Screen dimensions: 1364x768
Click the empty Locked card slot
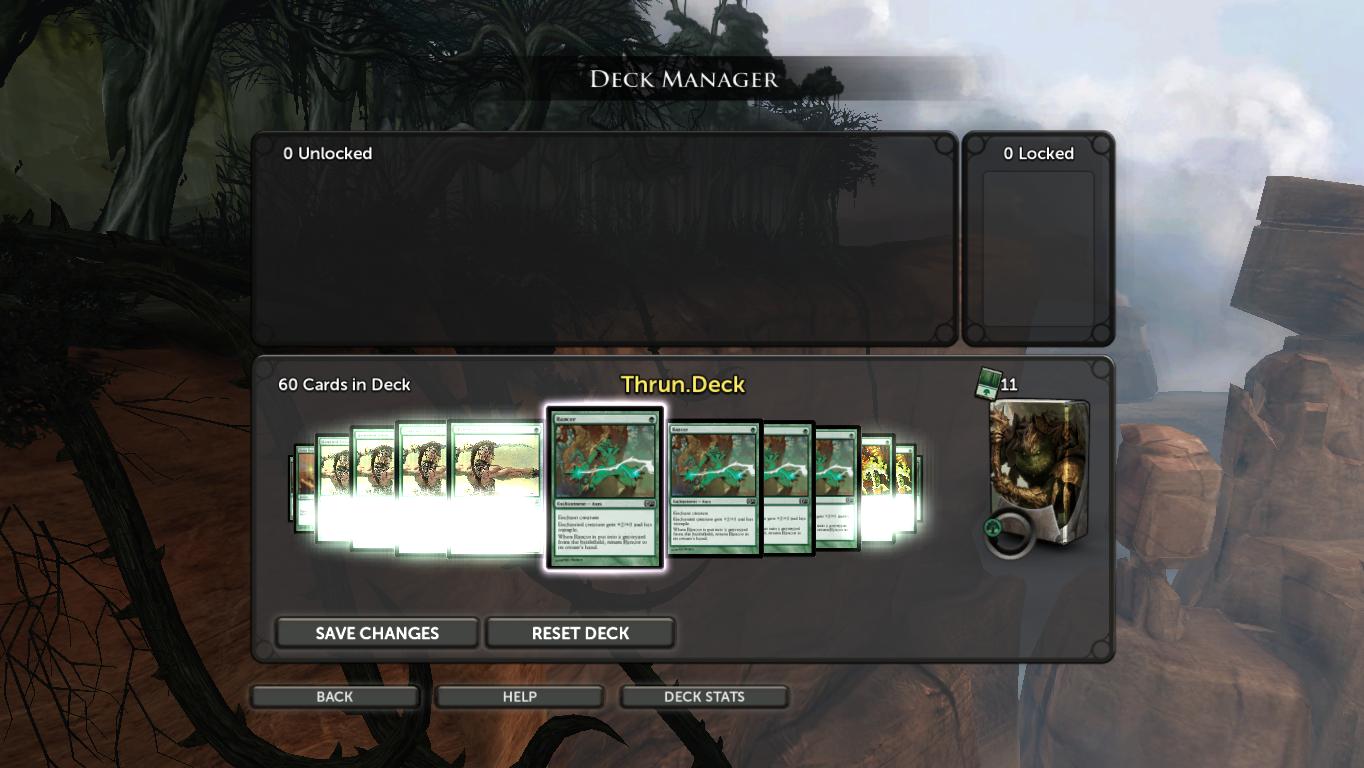click(1038, 250)
